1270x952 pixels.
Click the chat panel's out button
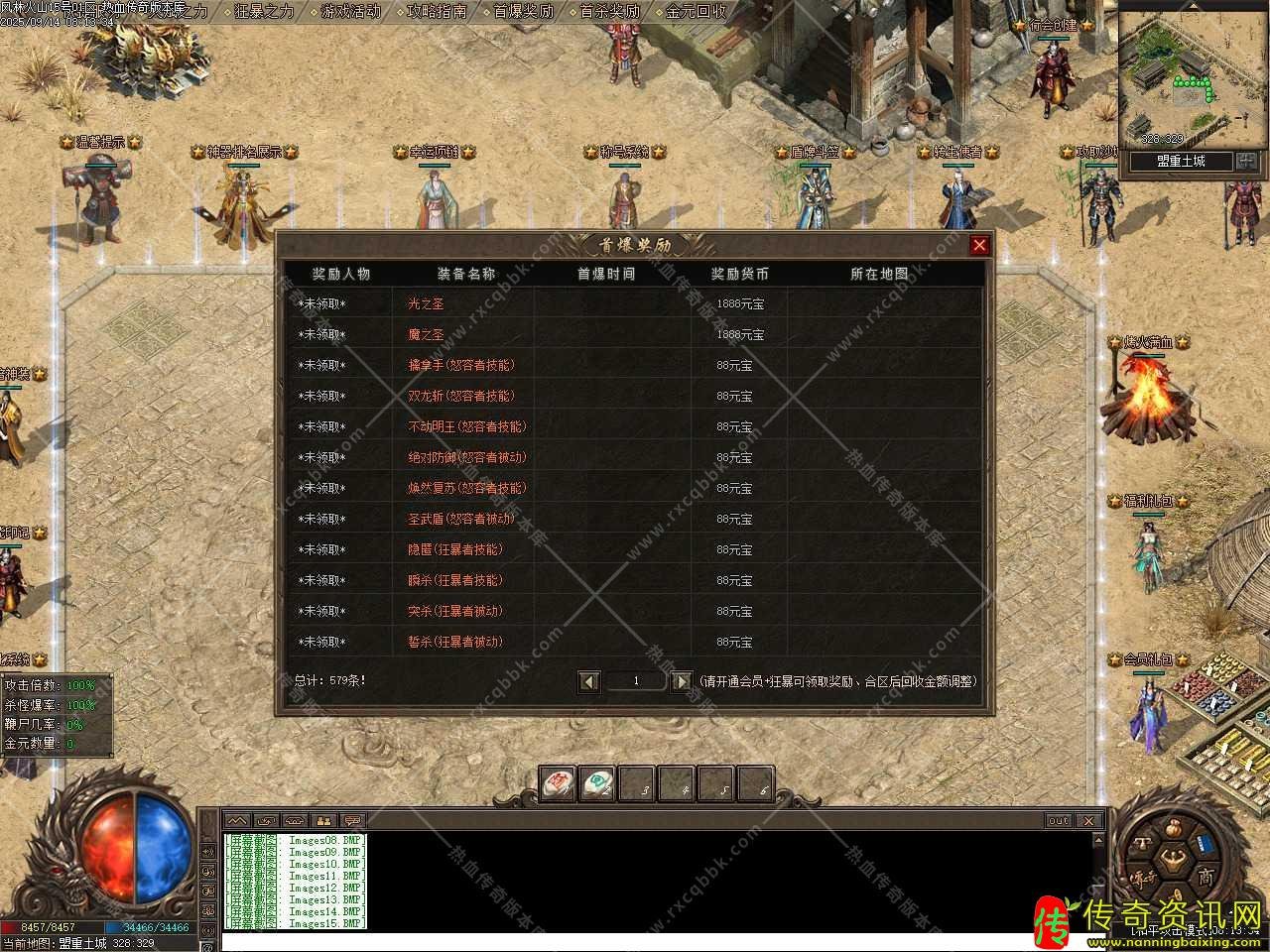(1059, 821)
